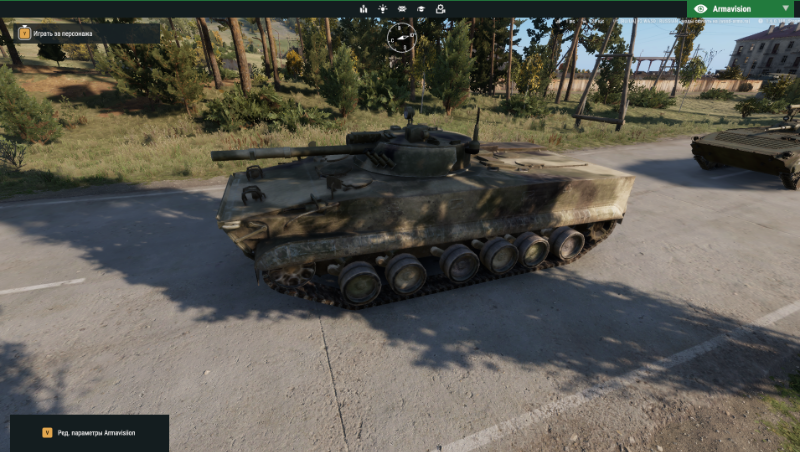Click the player with gear icon
This screenshot has width=800, height=452.
click(x=441, y=9)
